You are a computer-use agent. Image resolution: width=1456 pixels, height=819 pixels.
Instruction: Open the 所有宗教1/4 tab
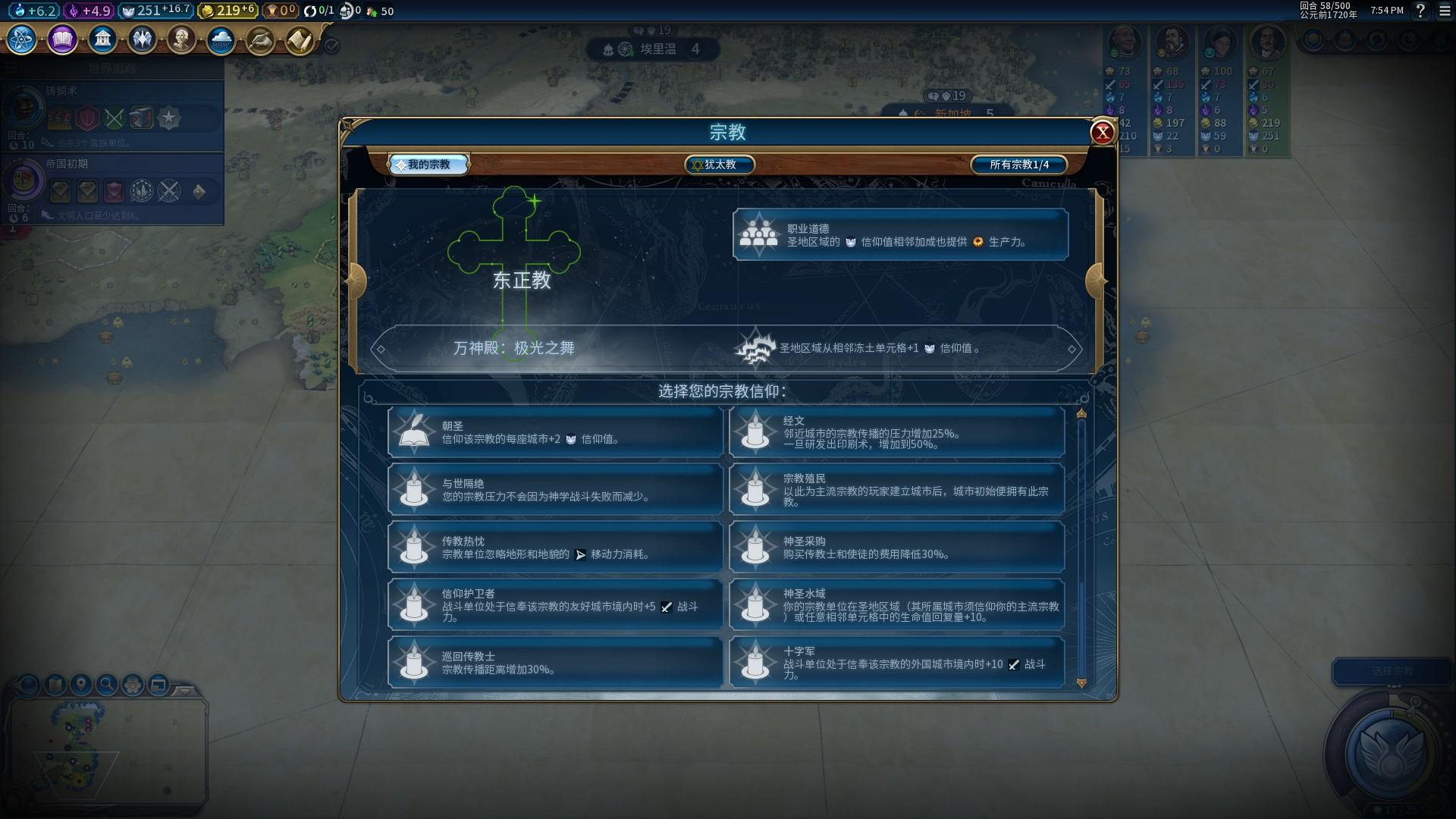(1018, 164)
